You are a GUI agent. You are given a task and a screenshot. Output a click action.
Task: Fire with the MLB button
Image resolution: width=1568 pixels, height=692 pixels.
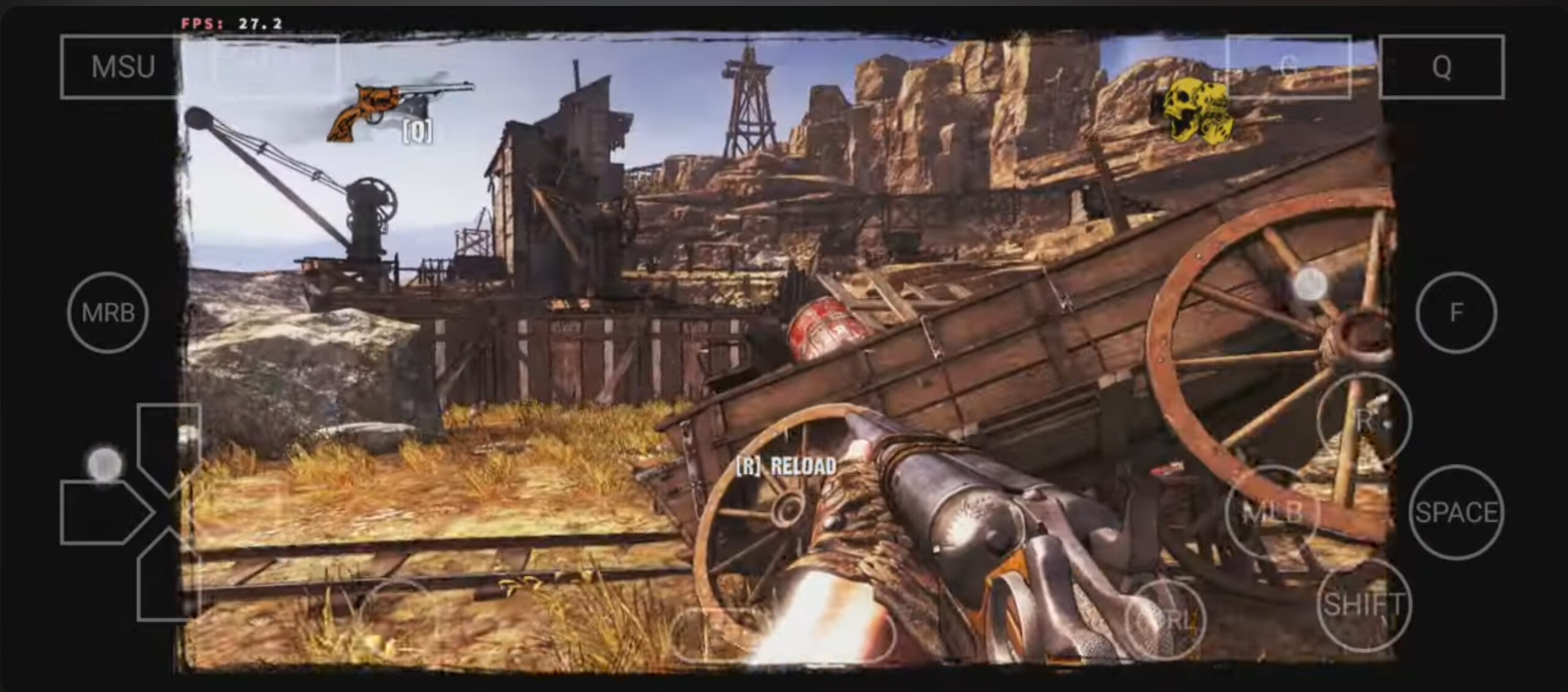[1273, 512]
